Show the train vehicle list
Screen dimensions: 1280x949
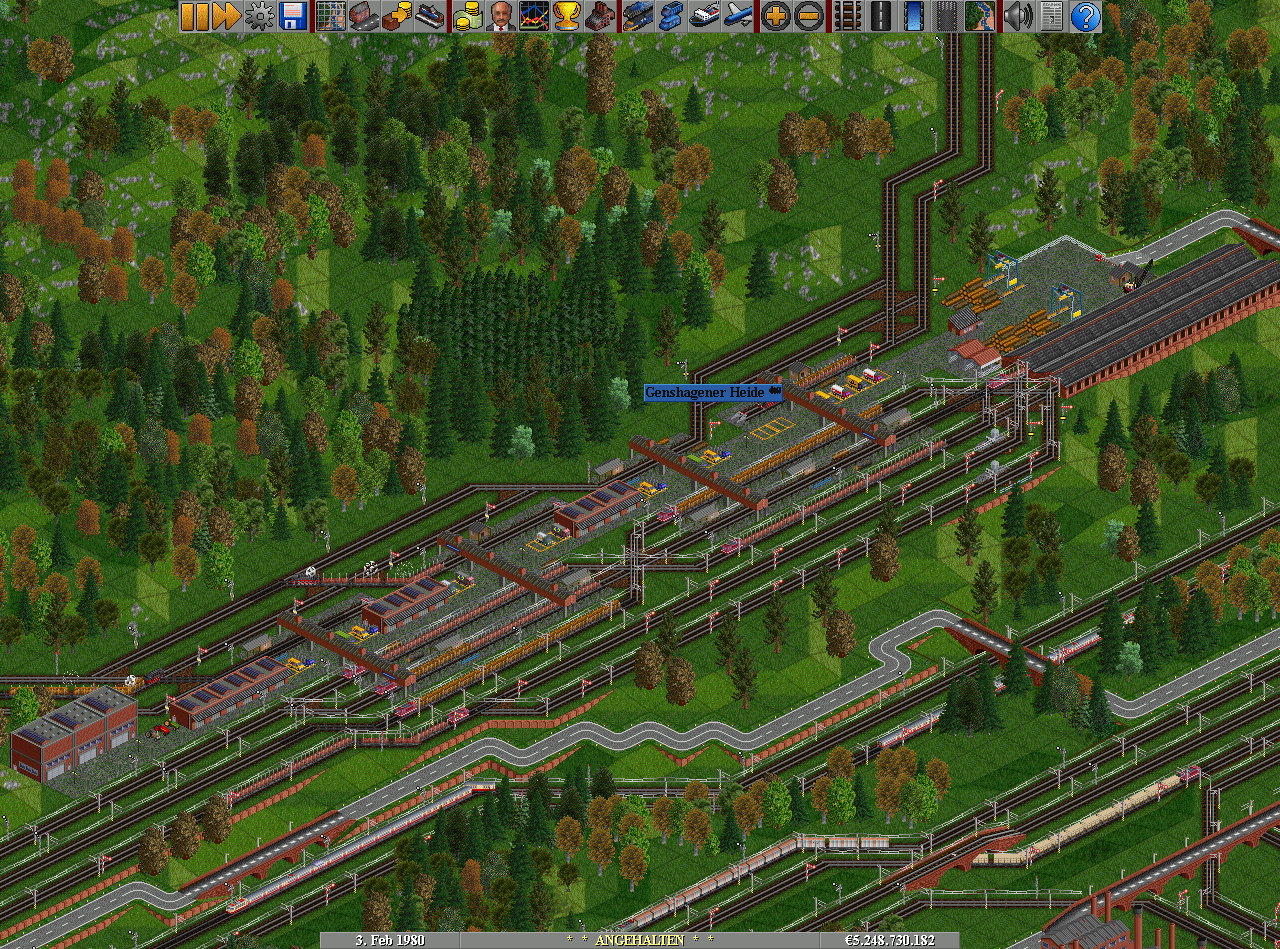[x=637, y=16]
